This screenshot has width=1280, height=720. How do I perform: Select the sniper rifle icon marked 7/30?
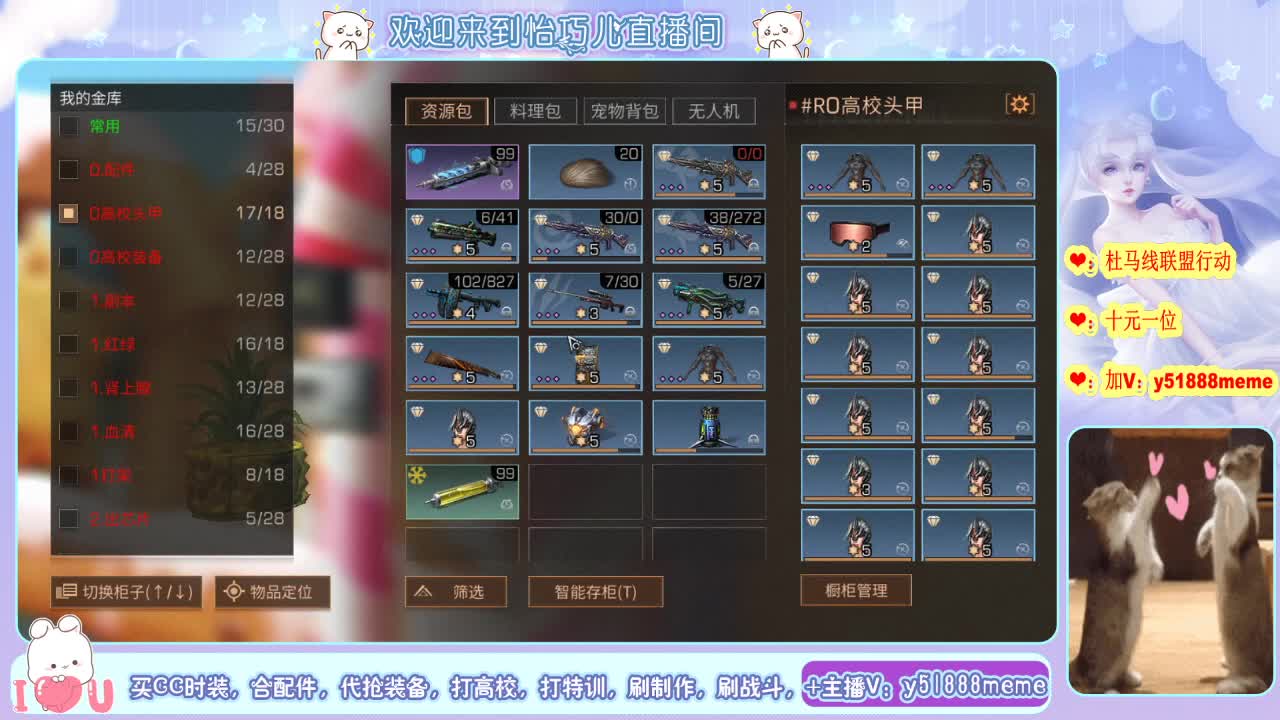(x=586, y=298)
